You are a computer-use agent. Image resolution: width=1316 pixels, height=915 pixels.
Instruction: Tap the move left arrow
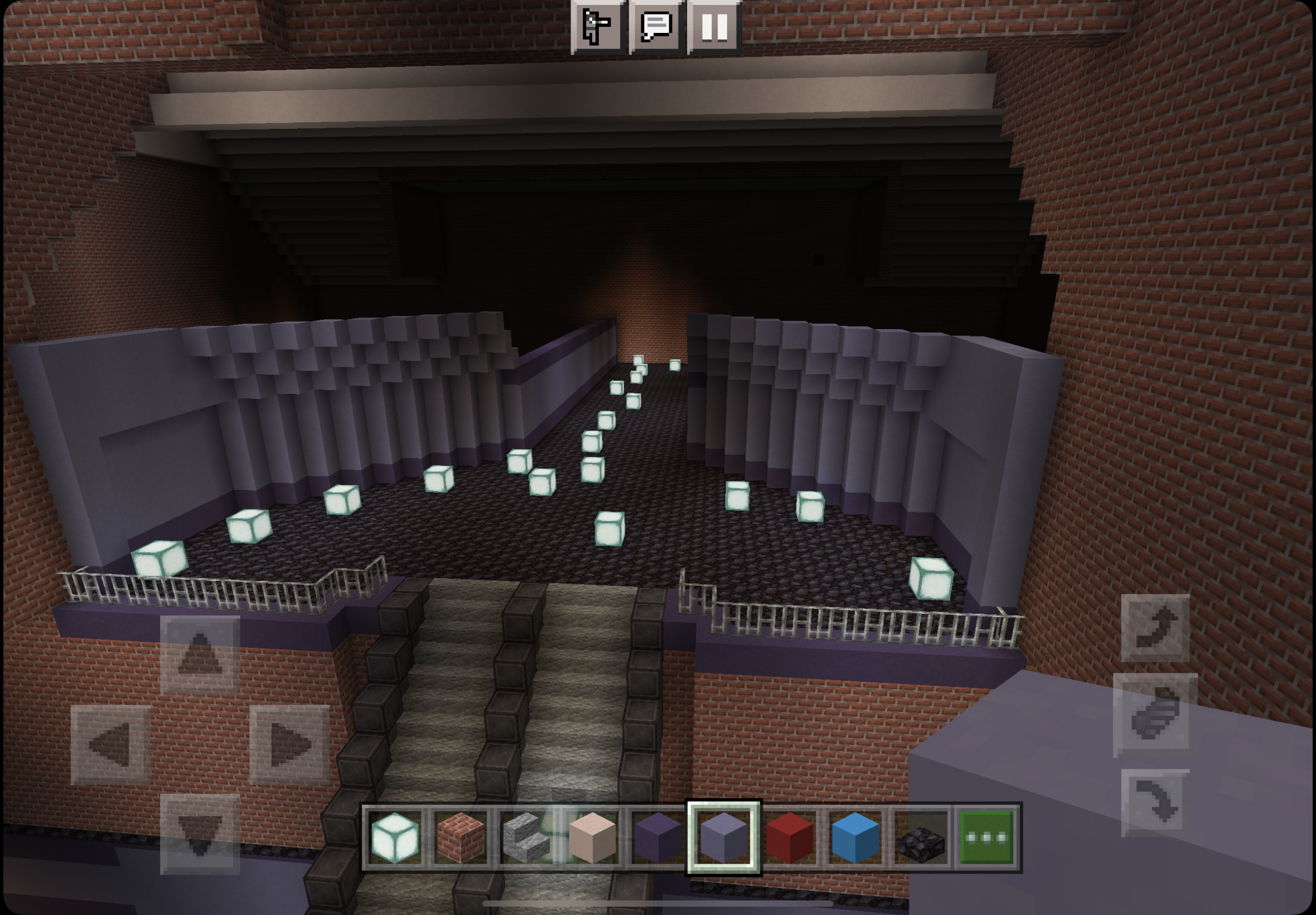[x=110, y=744]
